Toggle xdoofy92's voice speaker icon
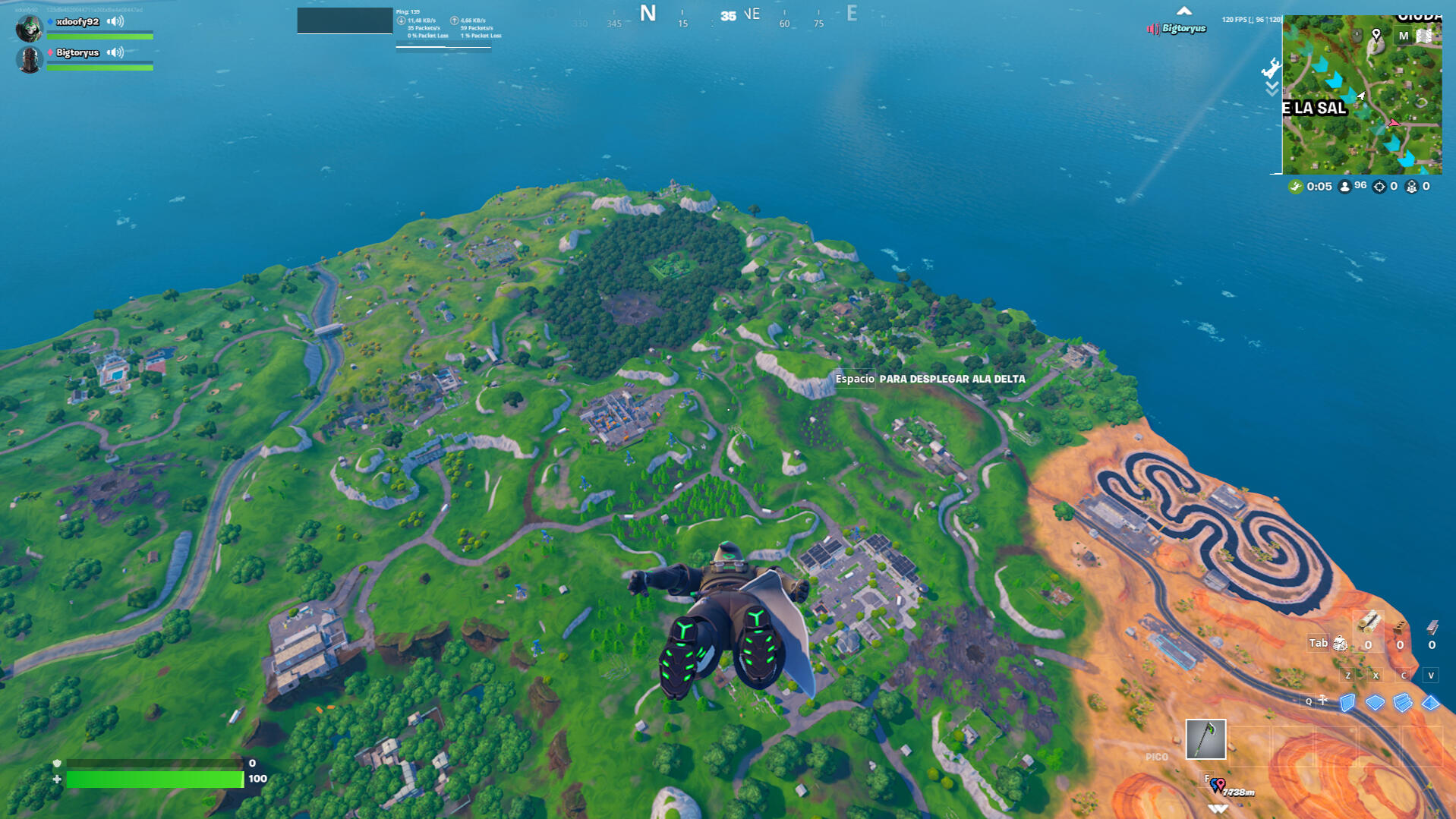The height and width of the screenshot is (819, 1456). click(115, 21)
